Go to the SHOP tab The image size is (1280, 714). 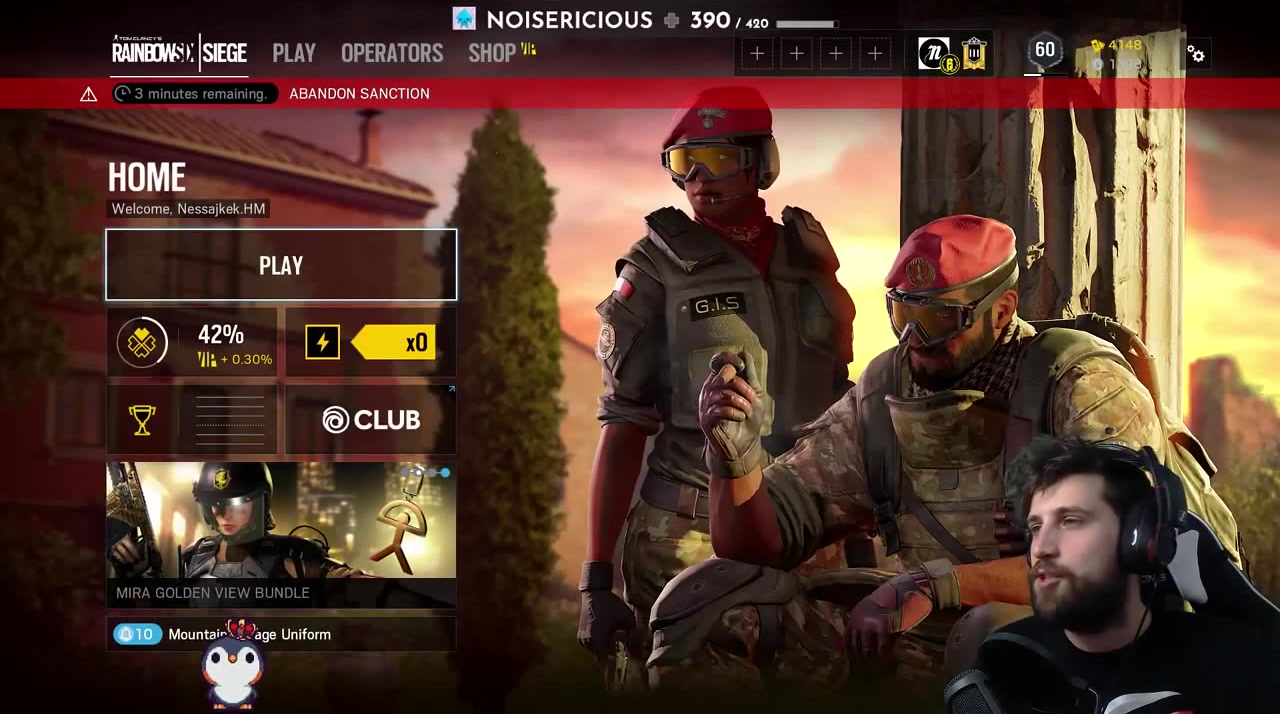click(x=492, y=53)
